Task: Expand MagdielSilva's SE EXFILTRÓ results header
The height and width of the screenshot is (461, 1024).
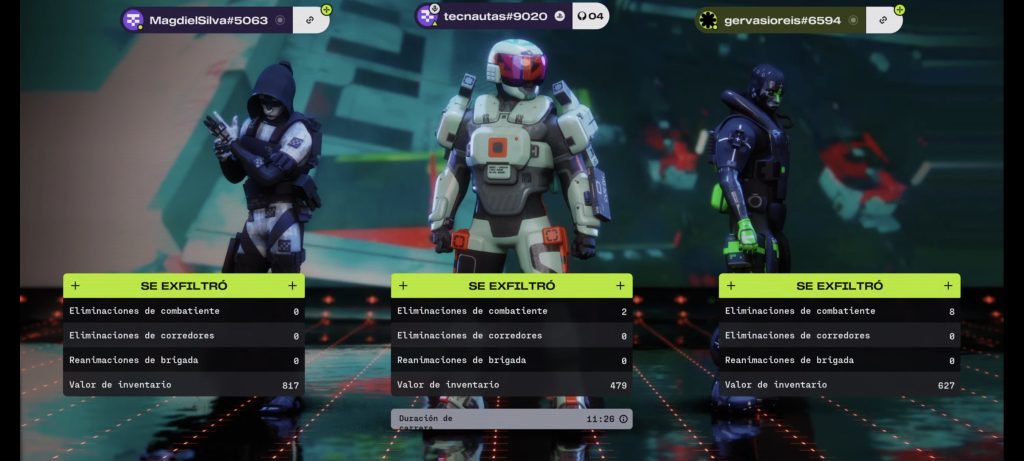Action: 184,286
